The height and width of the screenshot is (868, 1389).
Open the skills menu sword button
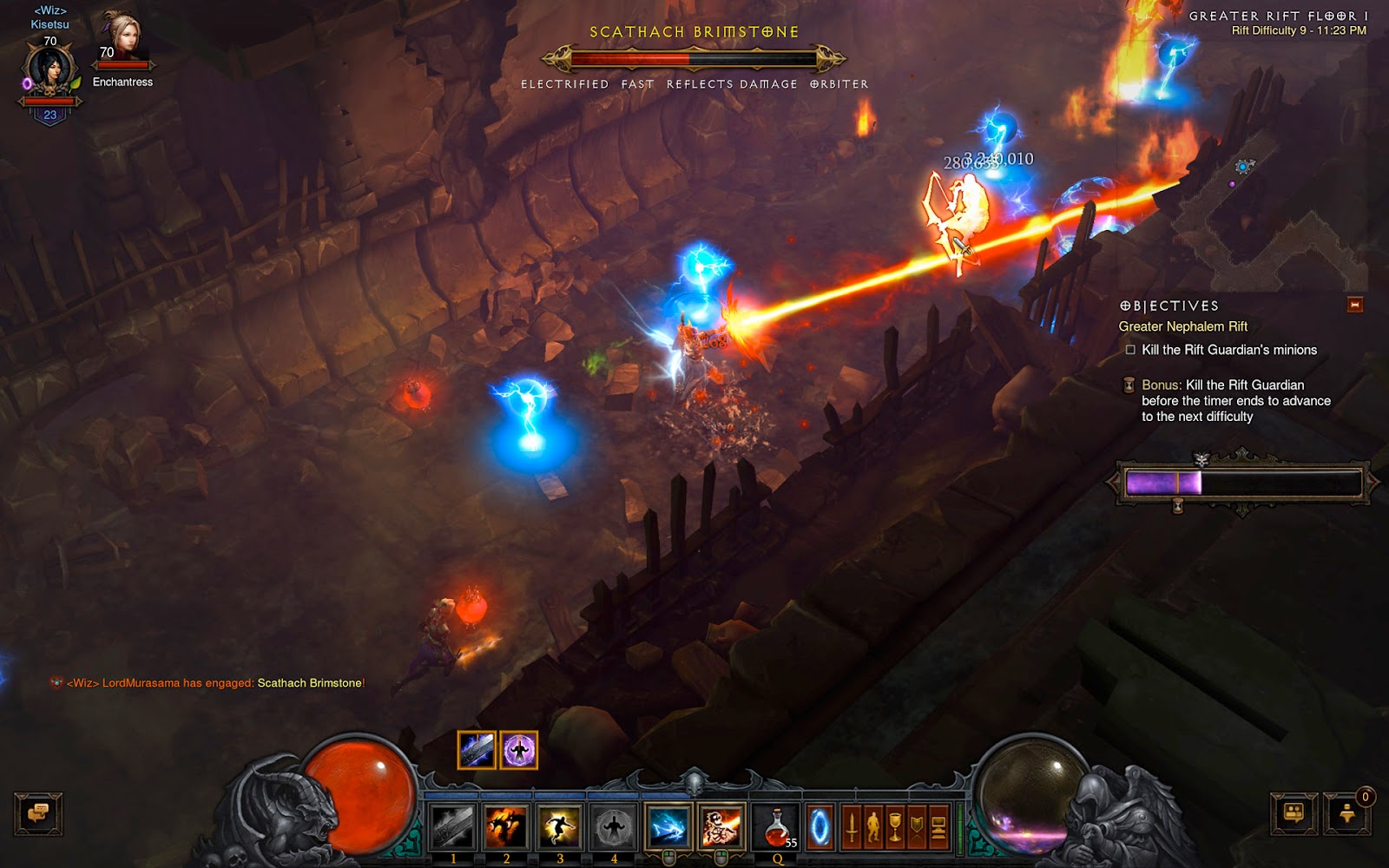tap(852, 827)
